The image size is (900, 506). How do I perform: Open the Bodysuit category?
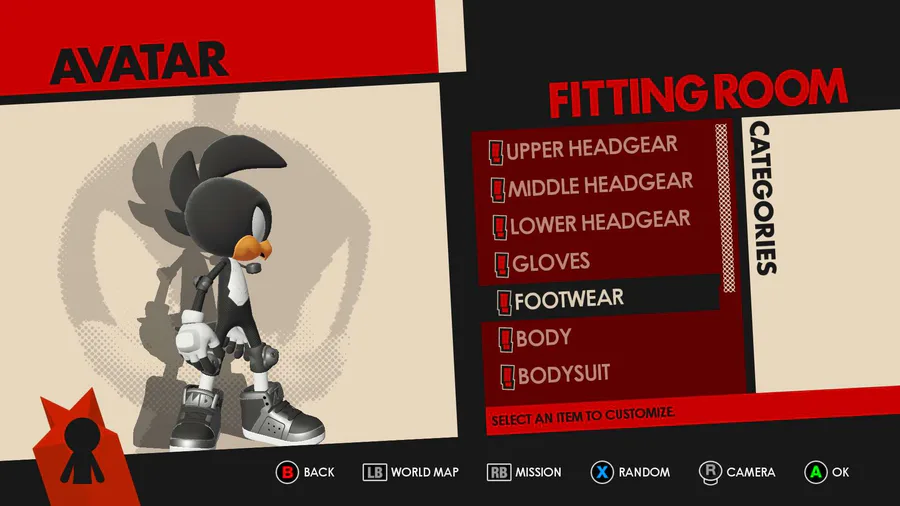click(562, 374)
